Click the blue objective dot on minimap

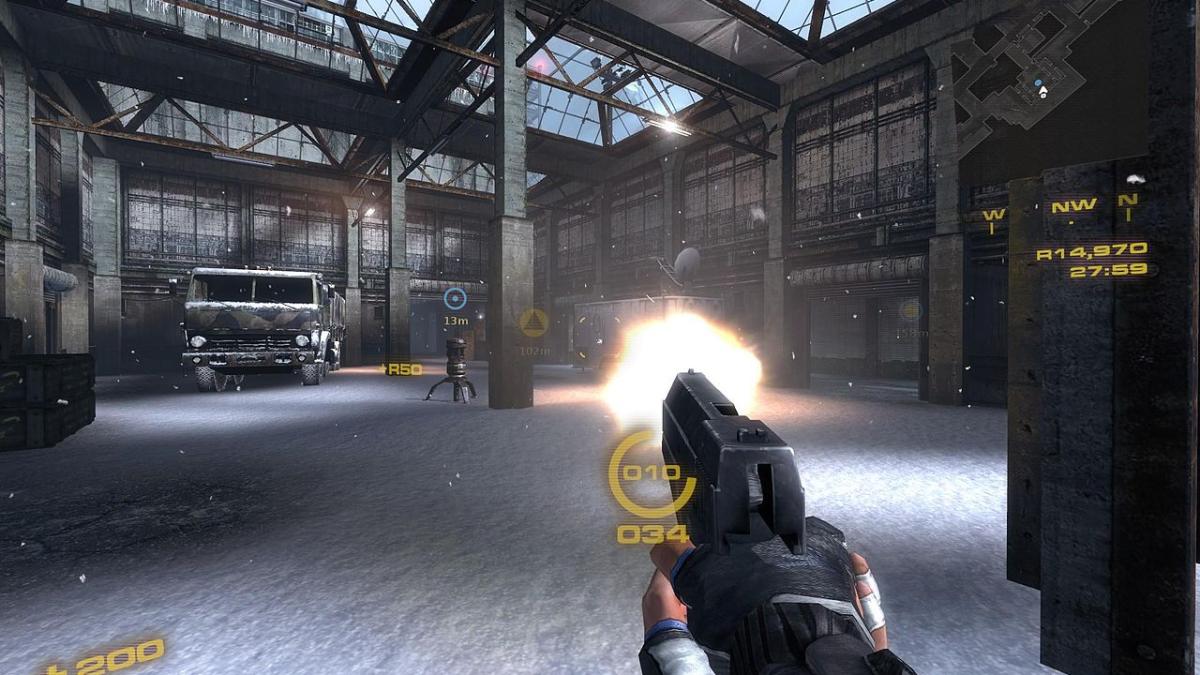(x=1038, y=81)
